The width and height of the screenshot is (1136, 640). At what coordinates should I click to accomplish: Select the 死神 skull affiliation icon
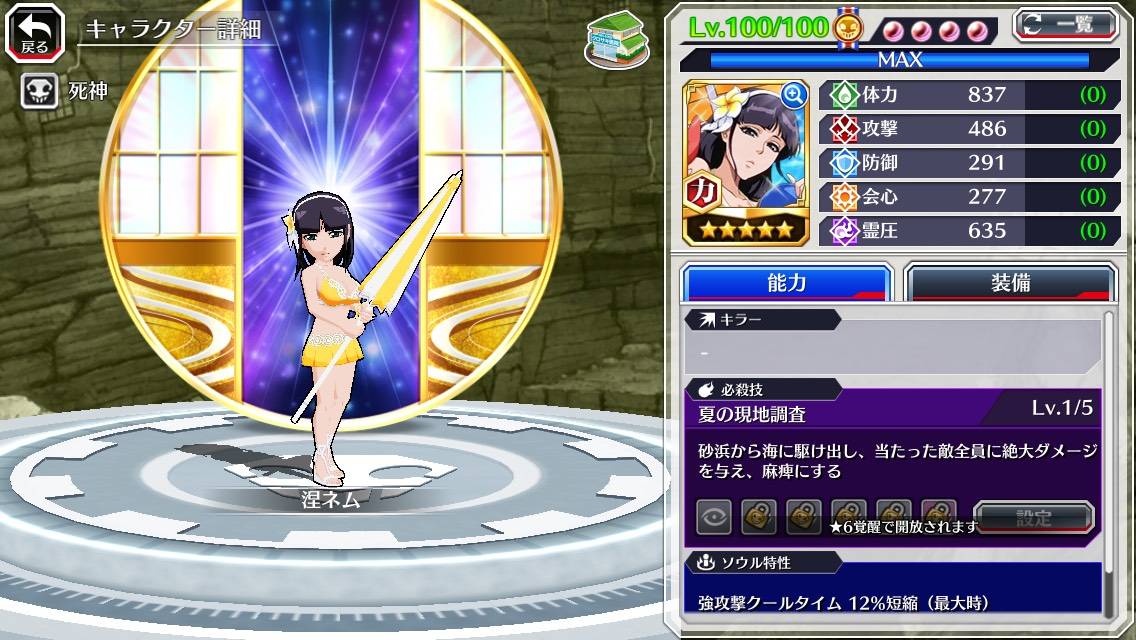37,92
